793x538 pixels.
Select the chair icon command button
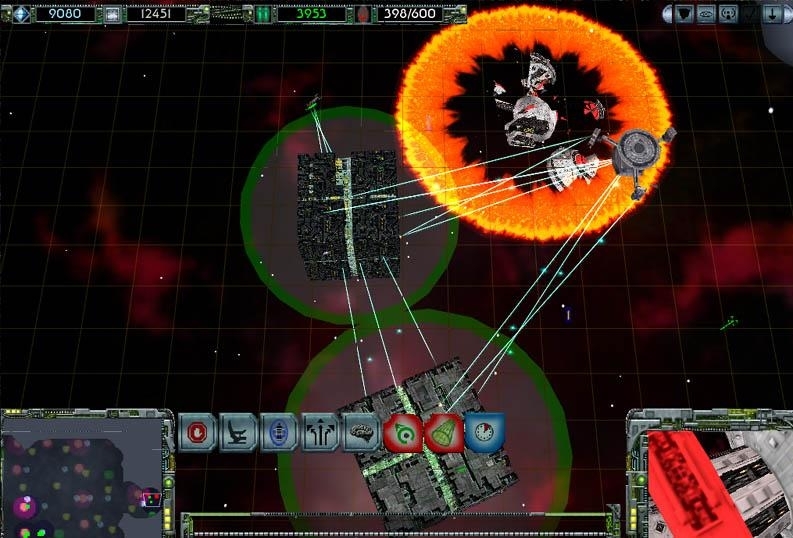coord(238,433)
